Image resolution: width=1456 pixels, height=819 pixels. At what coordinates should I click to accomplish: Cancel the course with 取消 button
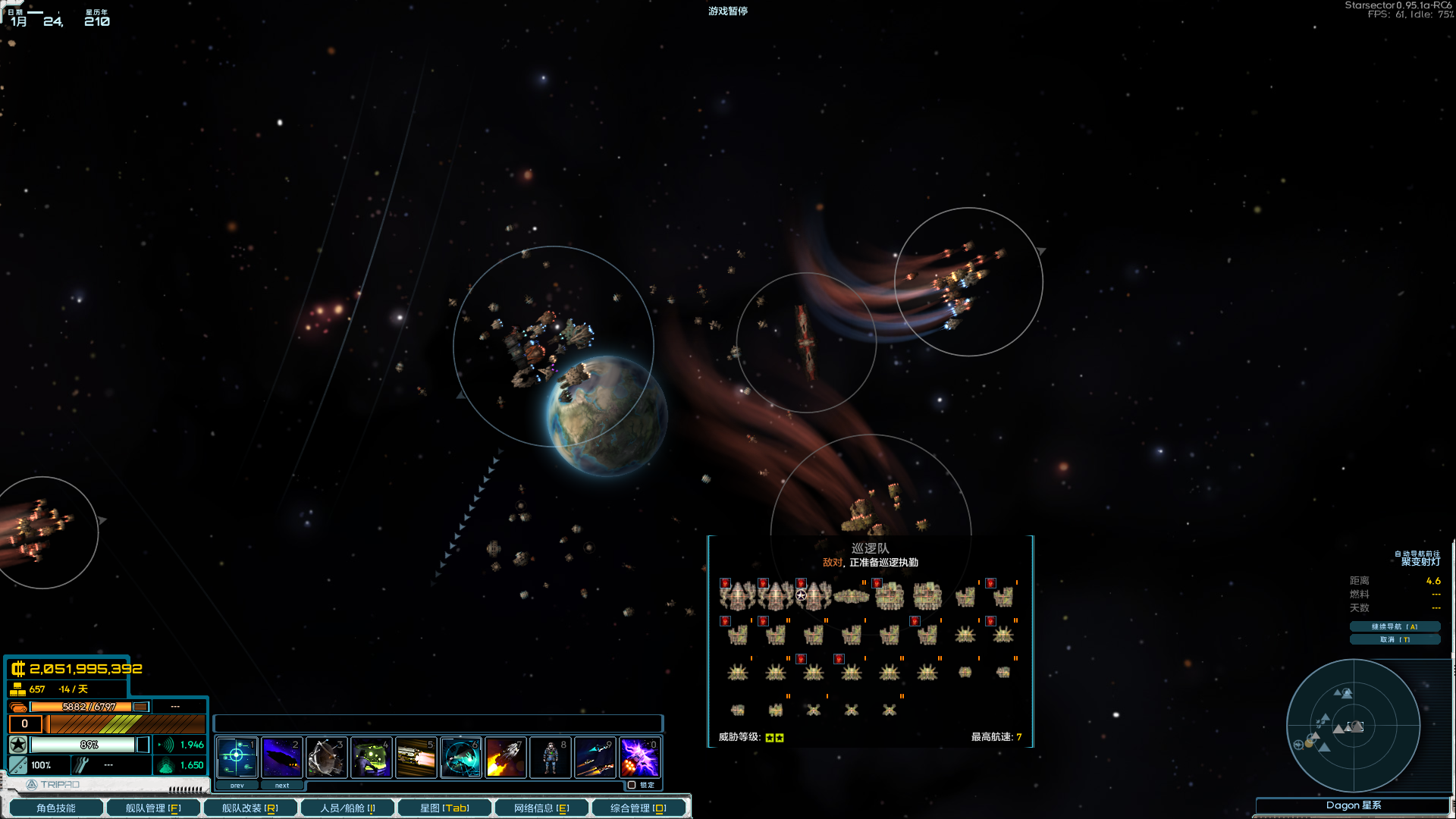tap(1394, 639)
